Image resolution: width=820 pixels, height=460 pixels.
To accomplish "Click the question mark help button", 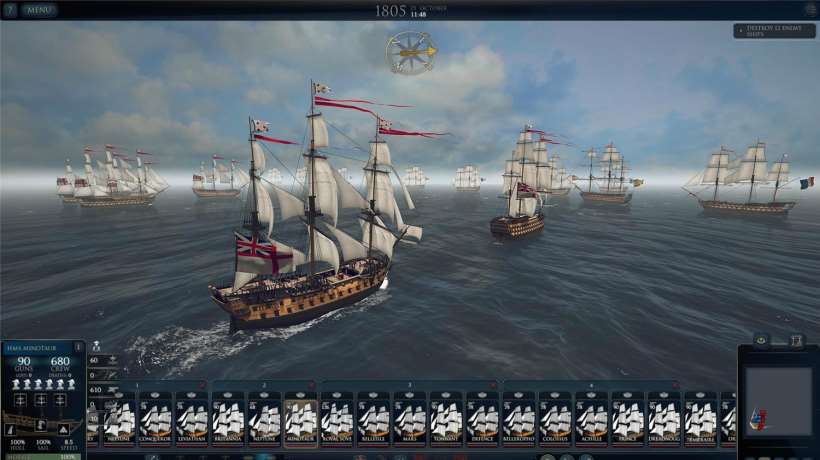I will click(x=9, y=10).
